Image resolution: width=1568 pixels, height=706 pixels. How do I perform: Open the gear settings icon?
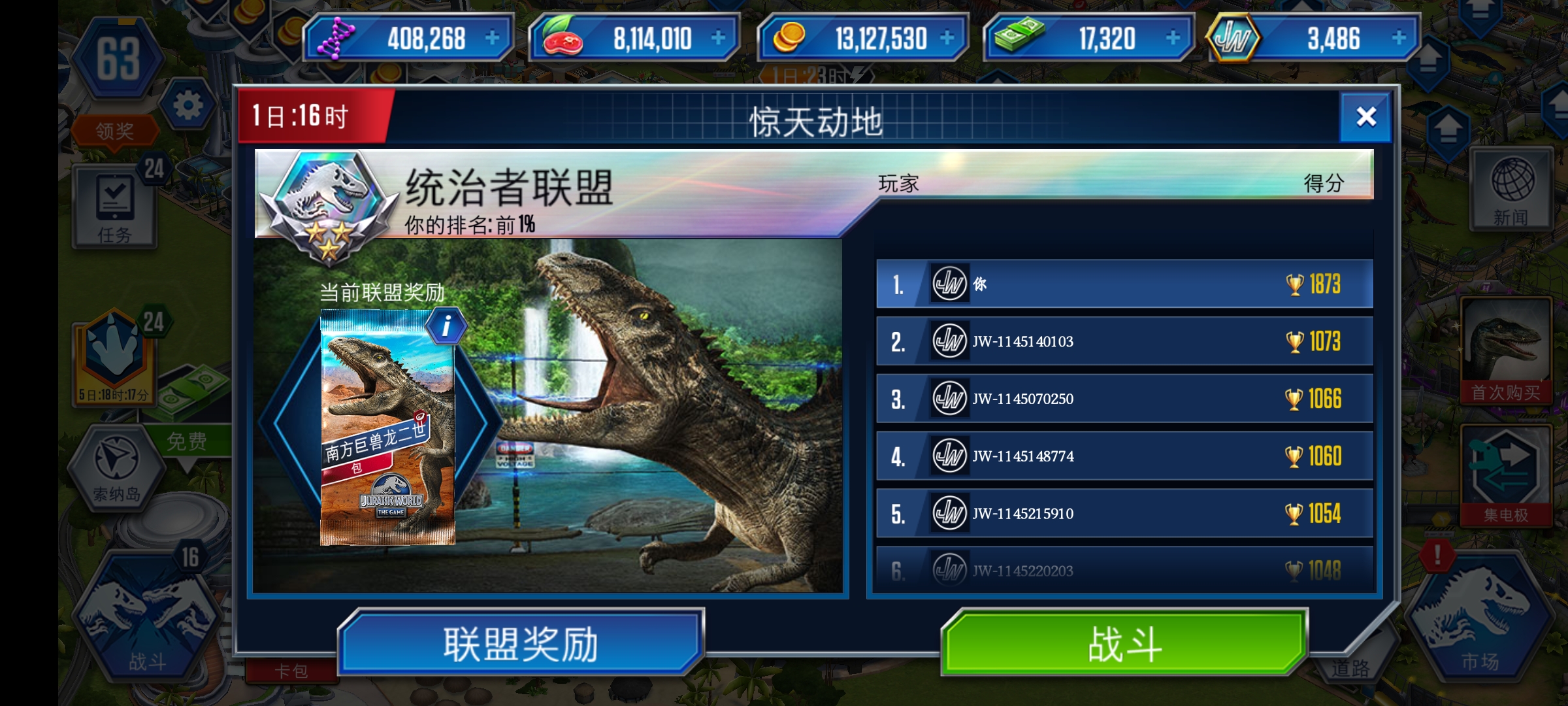[x=188, y=105]
